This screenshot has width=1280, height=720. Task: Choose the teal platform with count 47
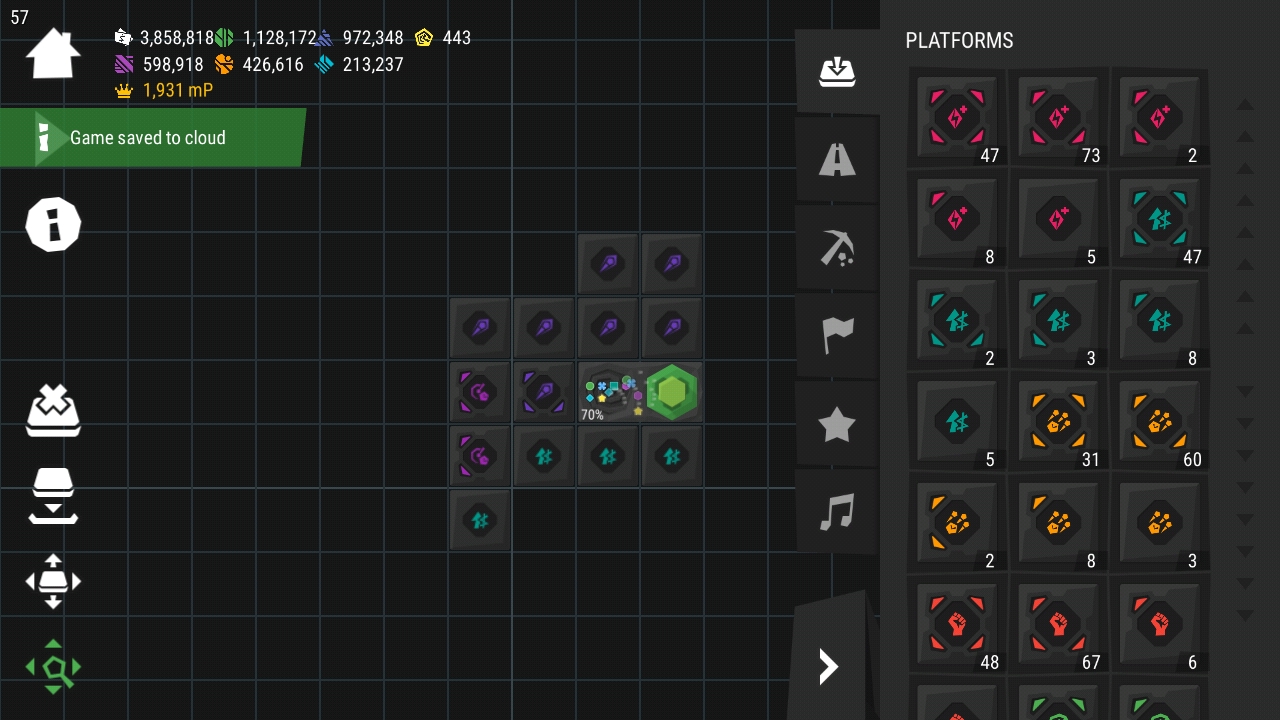pos(1159,219)
